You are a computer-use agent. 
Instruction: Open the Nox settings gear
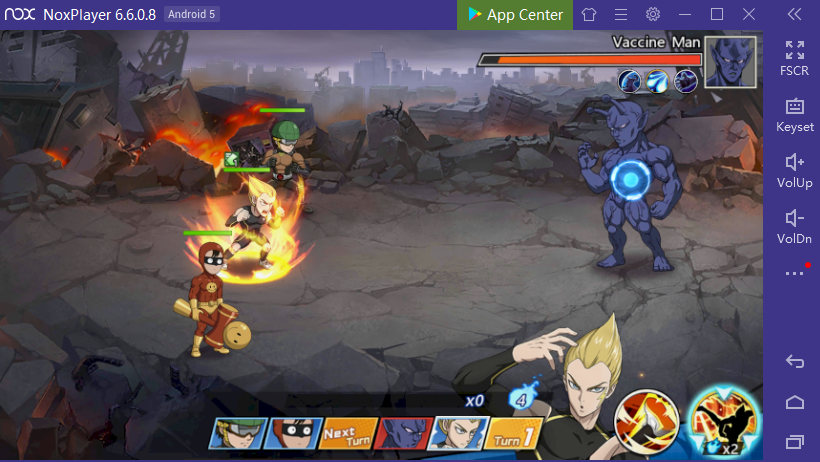coord(653,14)
